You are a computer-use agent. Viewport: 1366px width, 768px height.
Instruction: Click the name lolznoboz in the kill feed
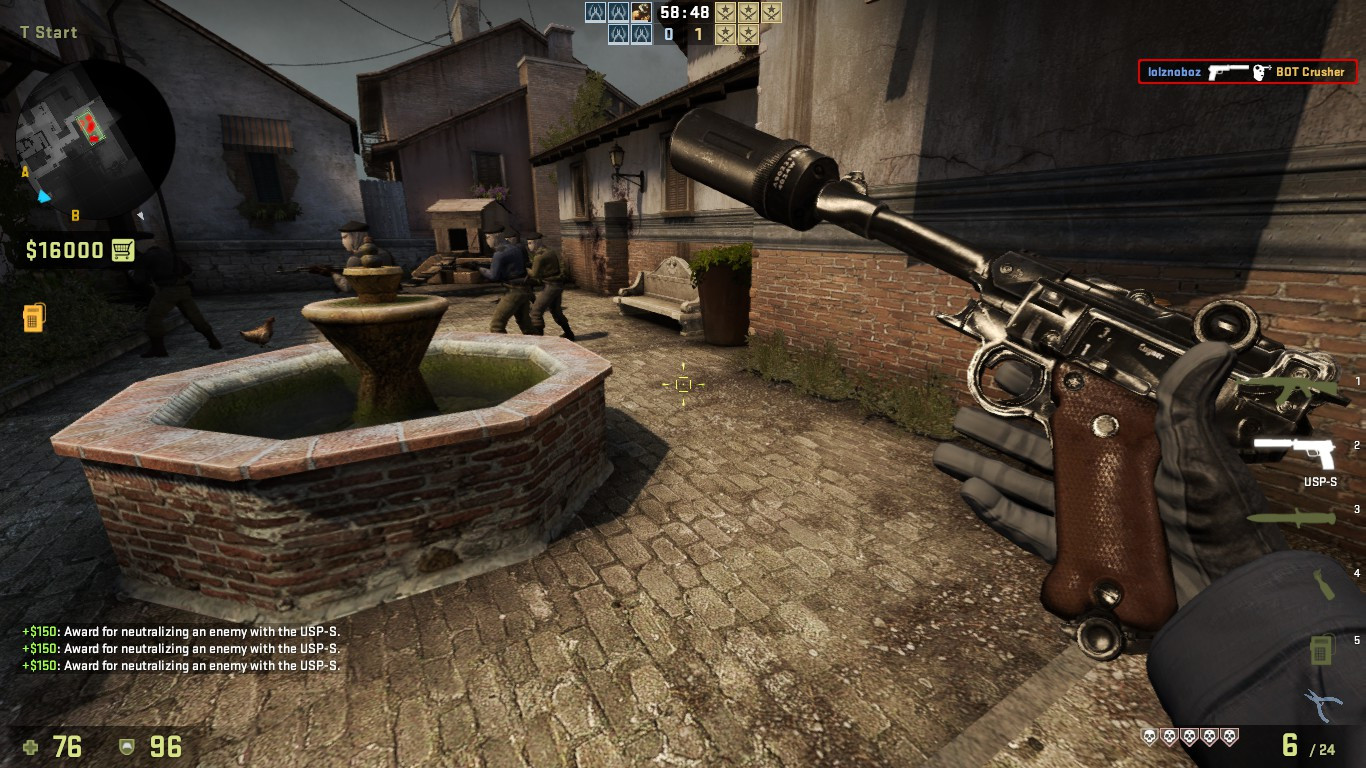(1176, 72)
